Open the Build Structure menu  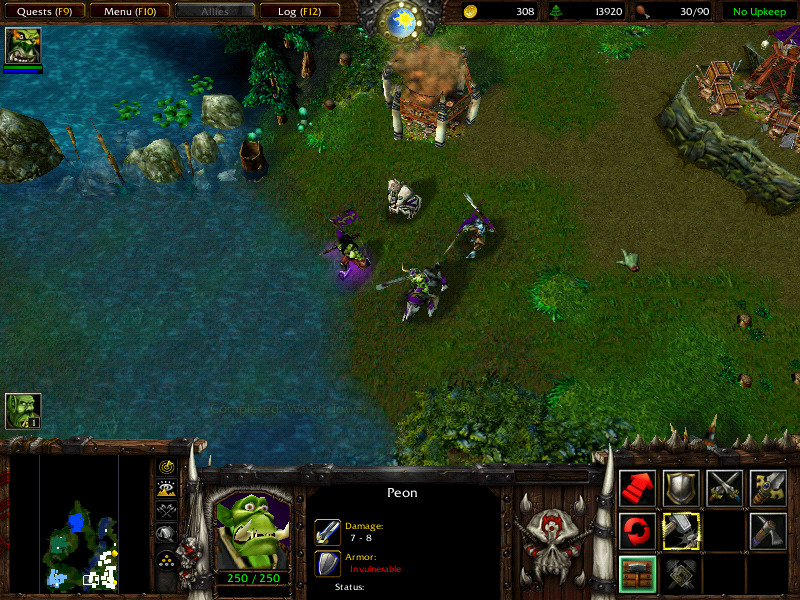click(x=638, y=574)
